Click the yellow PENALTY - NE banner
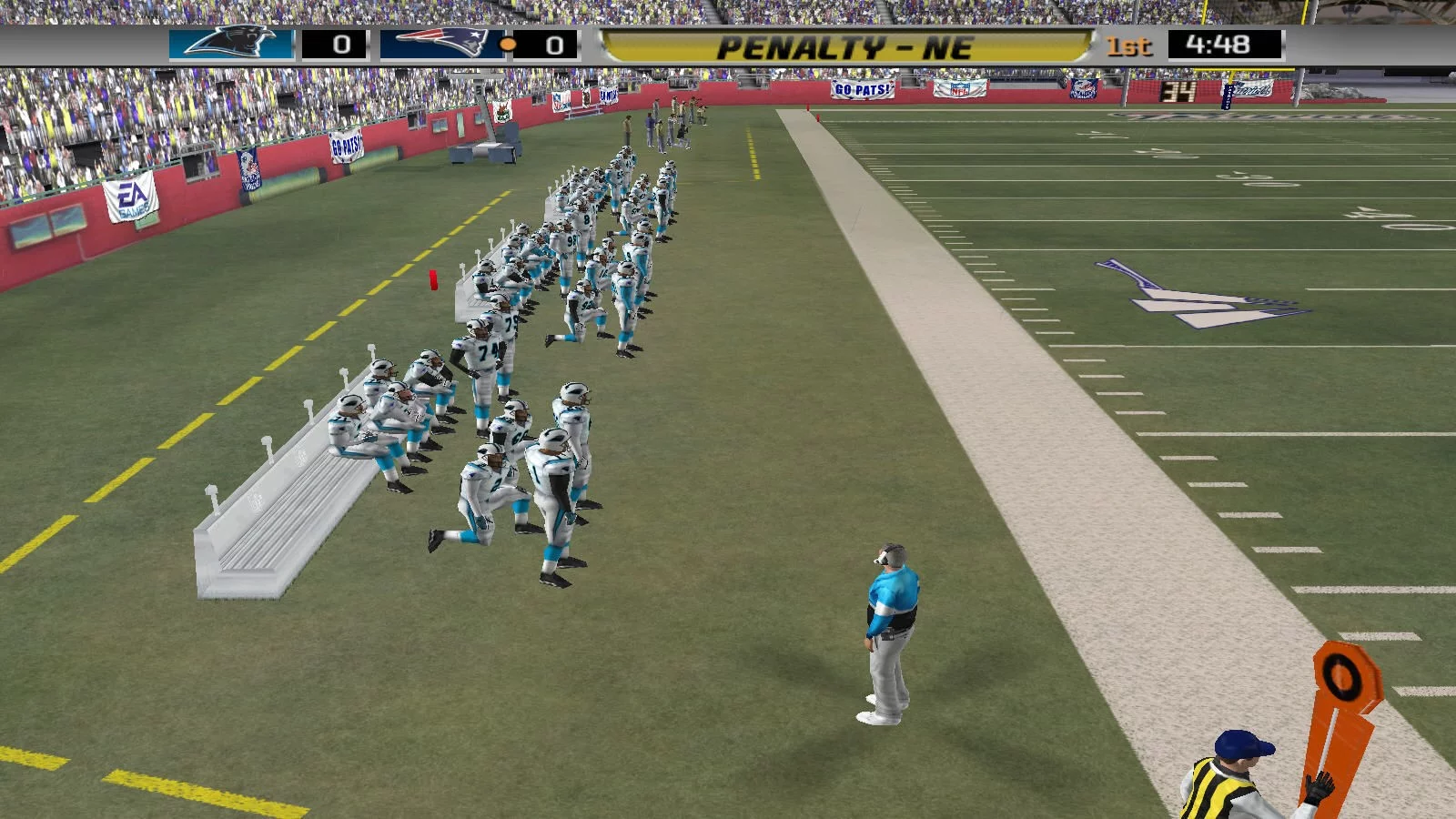 point(844,46)
